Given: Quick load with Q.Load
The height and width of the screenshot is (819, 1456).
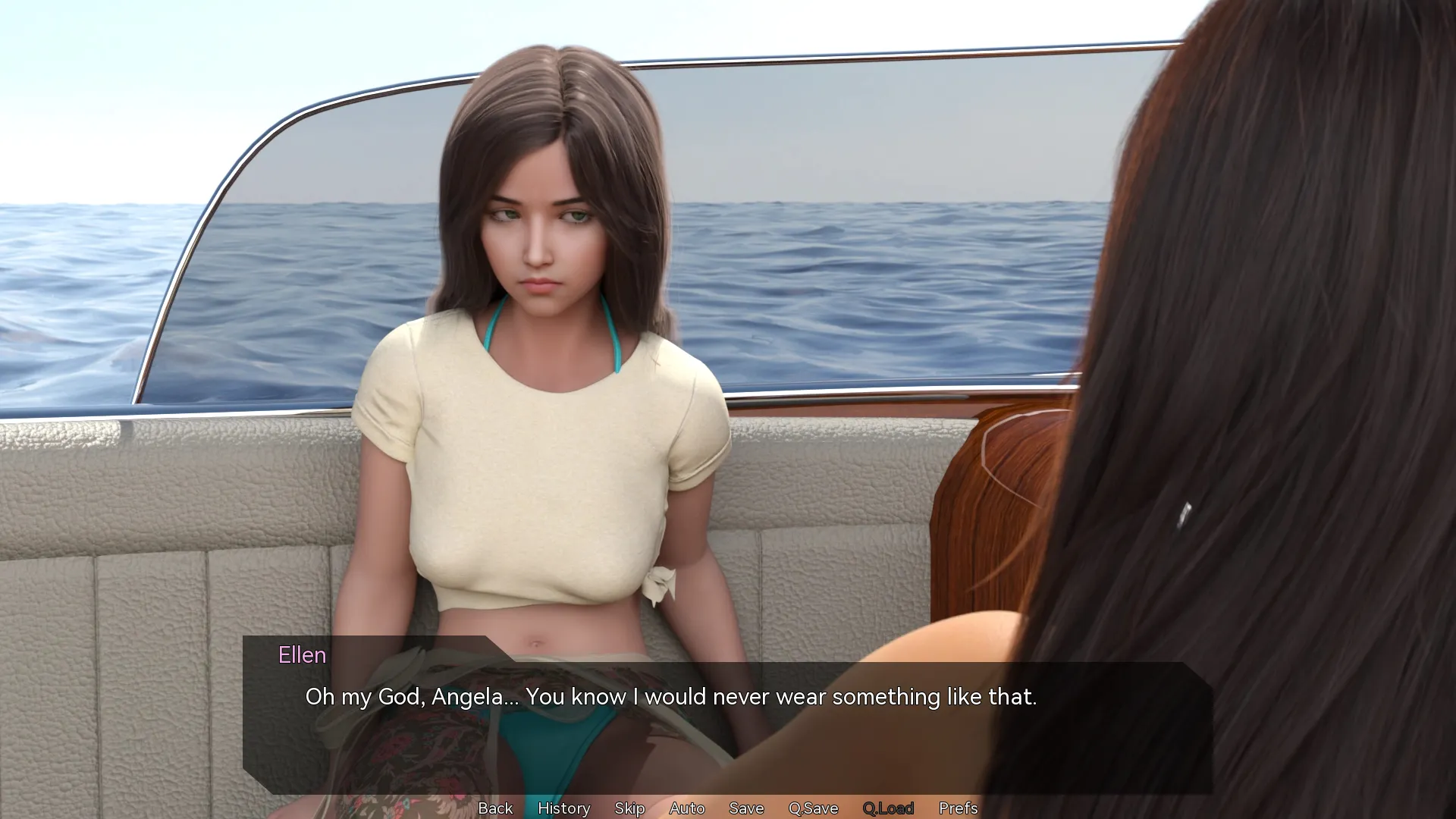Looking at the screenshot, I should pos(888,808).
